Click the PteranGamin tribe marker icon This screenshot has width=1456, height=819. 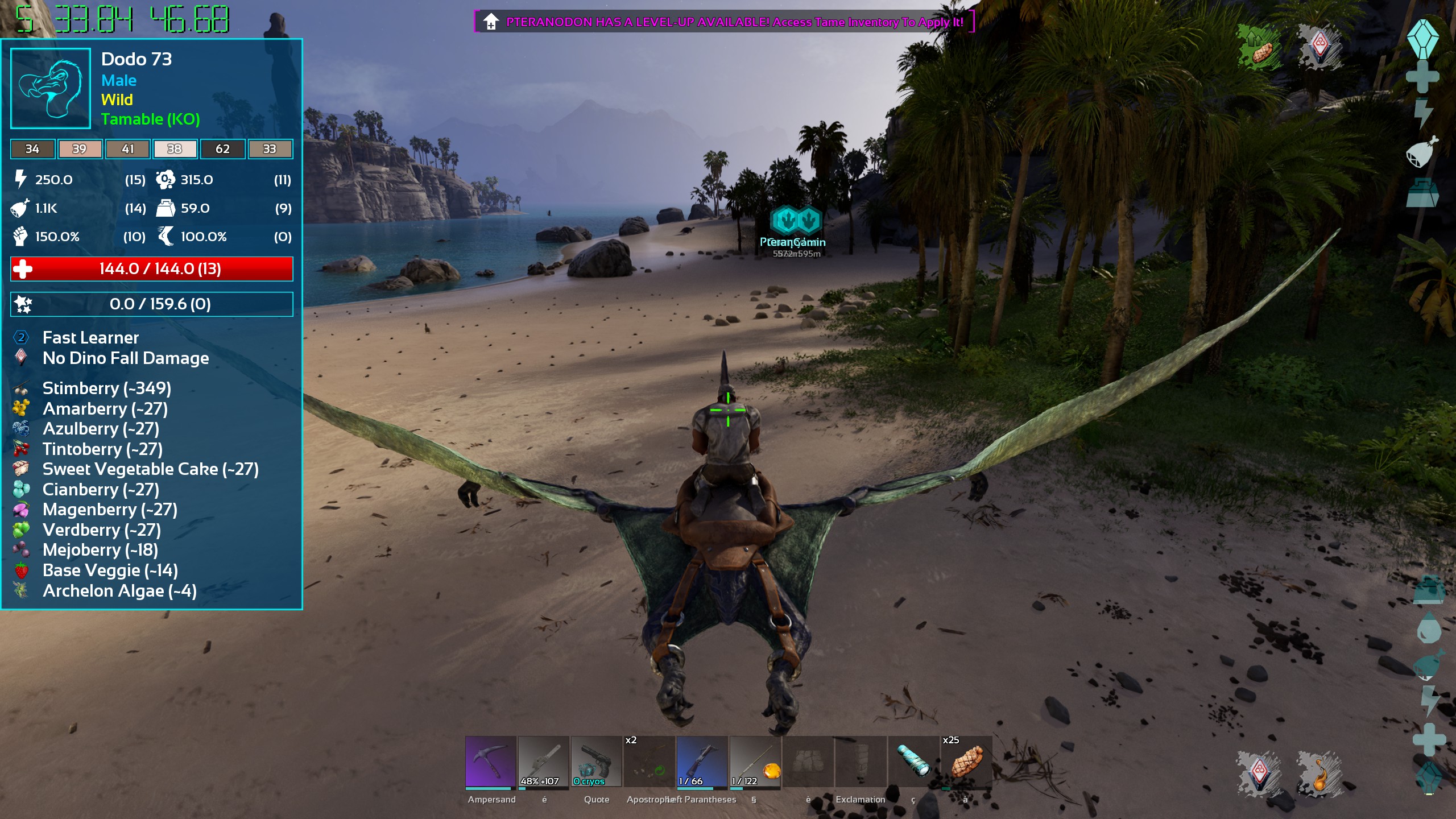796,220
